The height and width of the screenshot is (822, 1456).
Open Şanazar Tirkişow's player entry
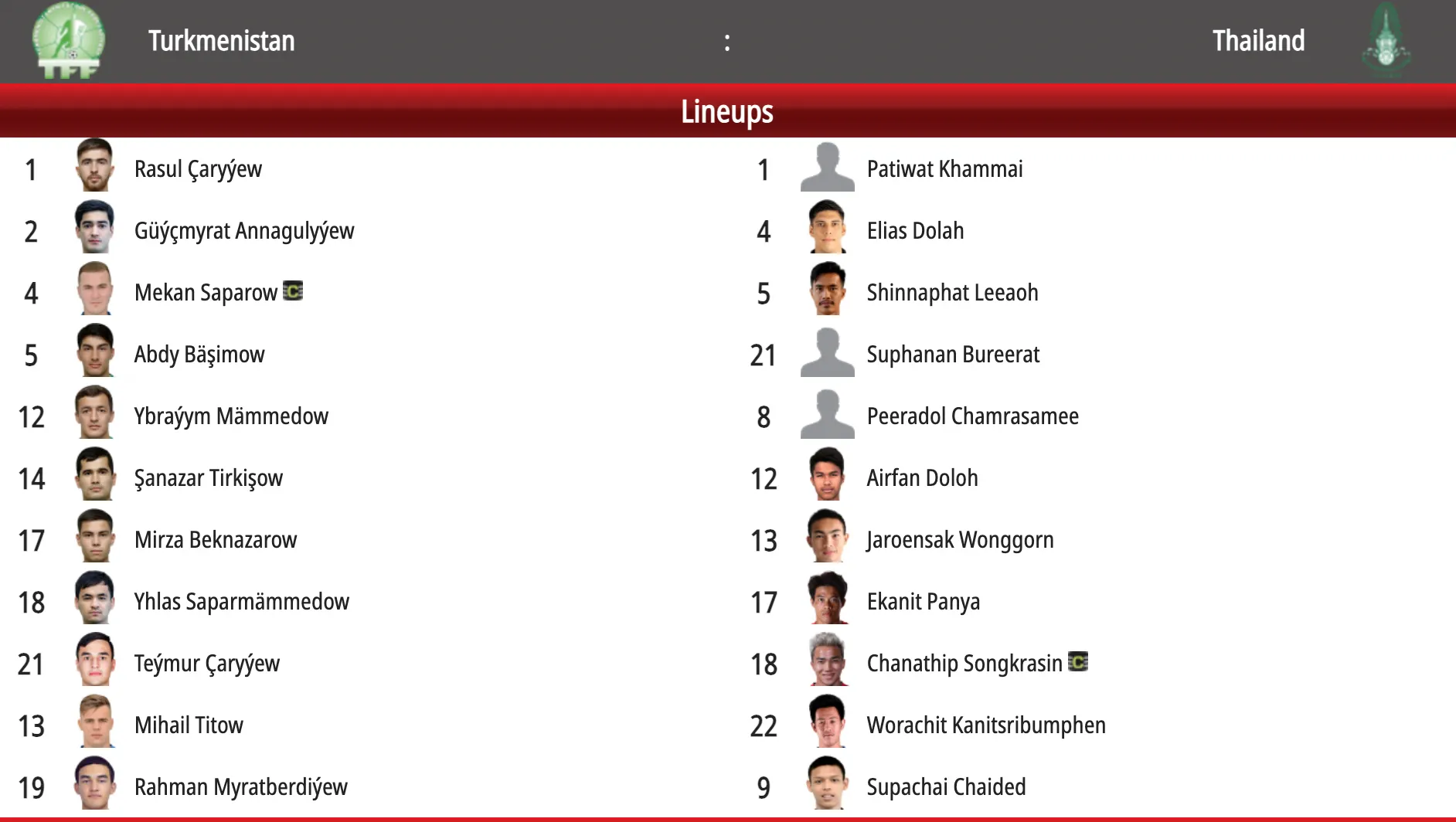click(208, 478)
